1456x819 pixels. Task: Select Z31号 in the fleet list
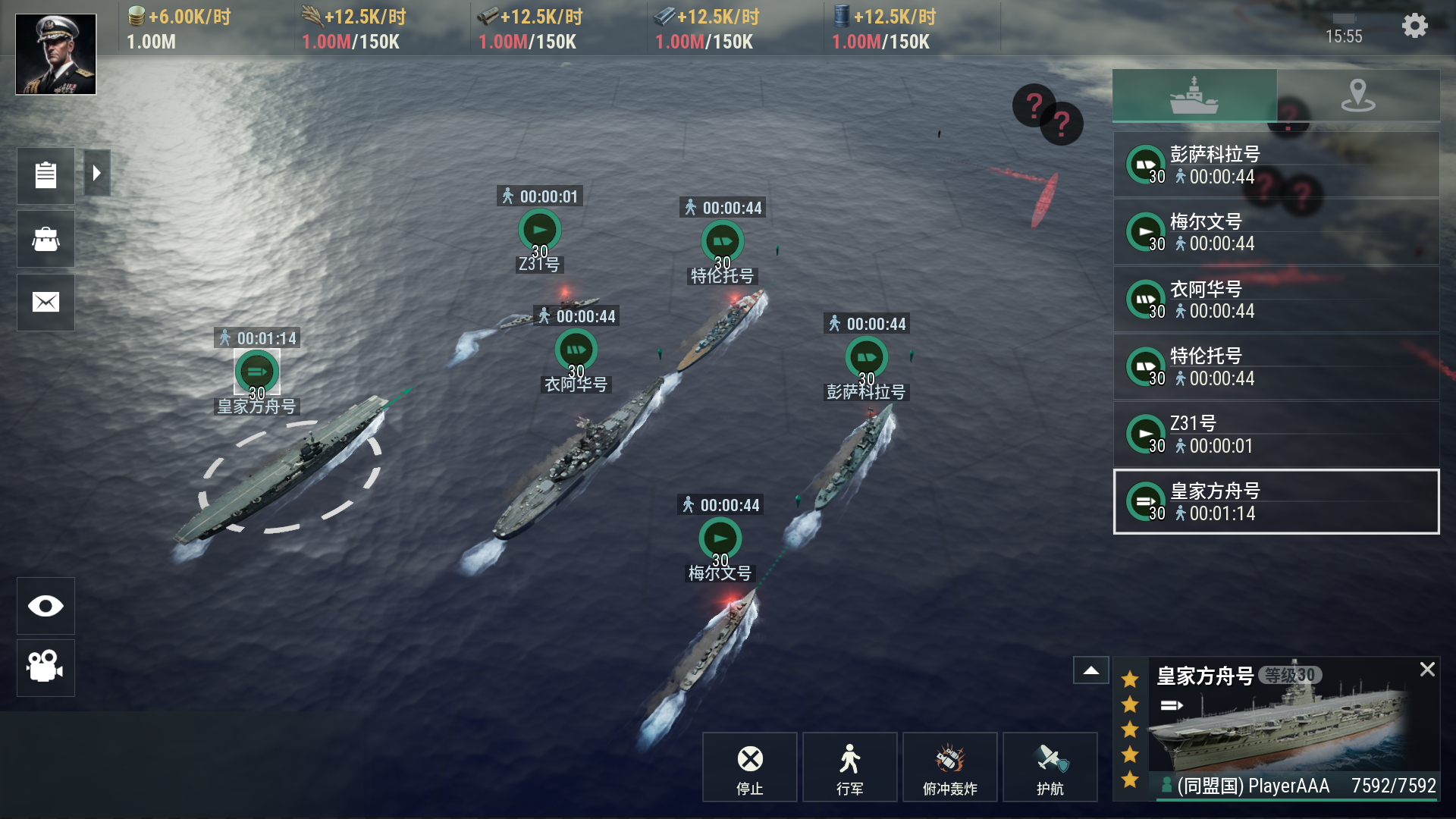click(1276, 435)
